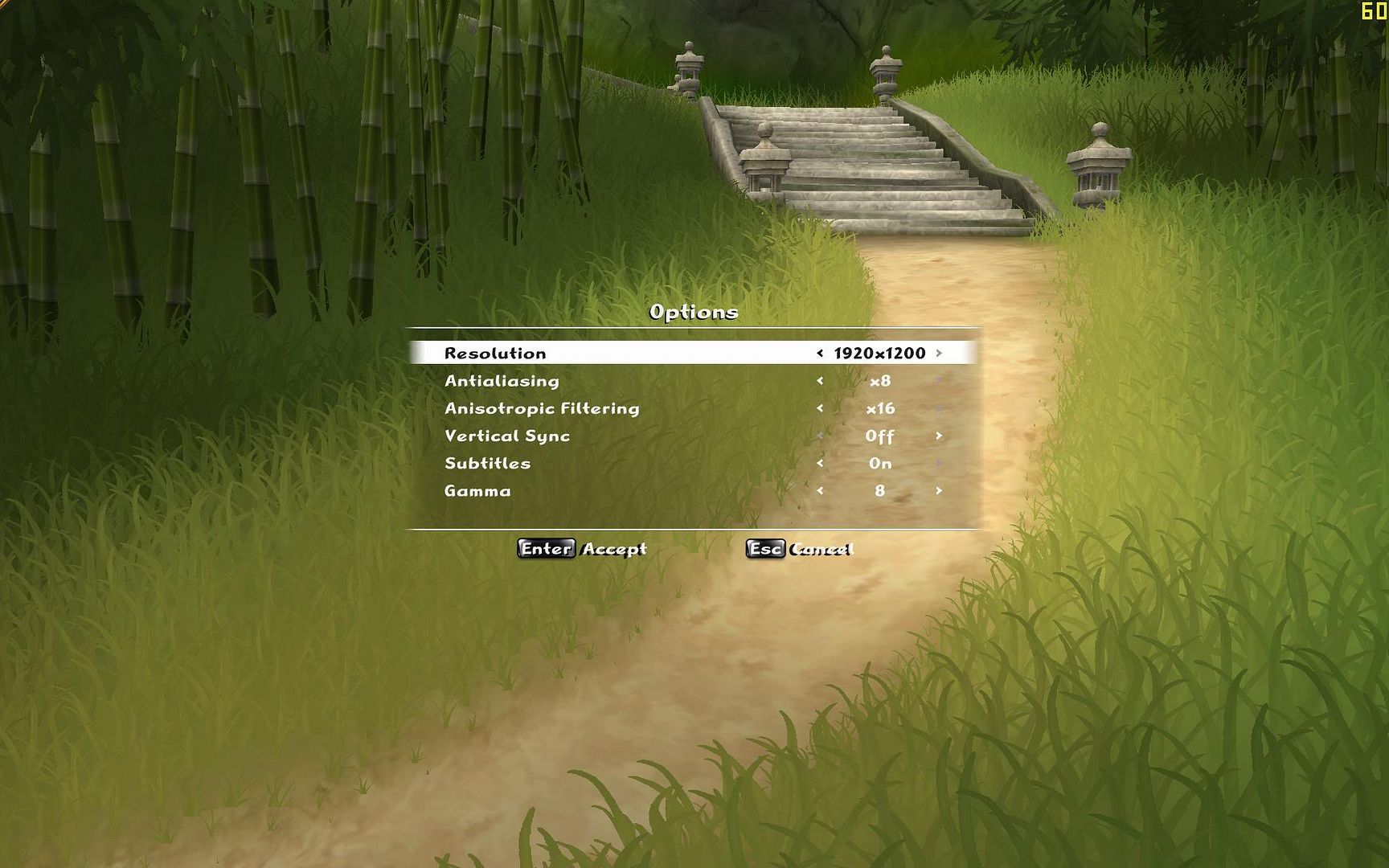
Task: Pick the Gamma setting row
Action: tap(477, 491)
